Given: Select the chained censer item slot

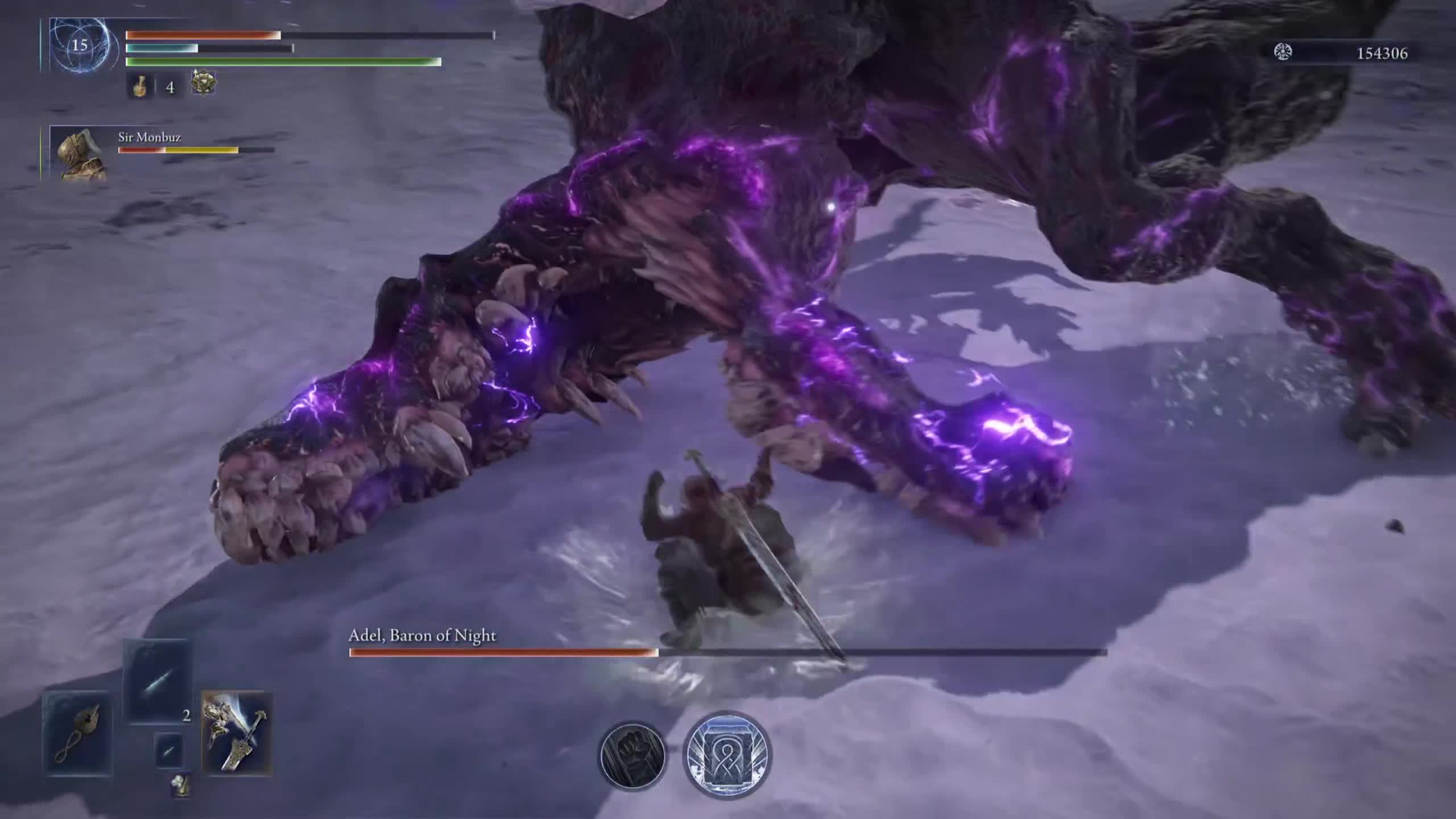Looking at the screenshot, I should point(78,733).
